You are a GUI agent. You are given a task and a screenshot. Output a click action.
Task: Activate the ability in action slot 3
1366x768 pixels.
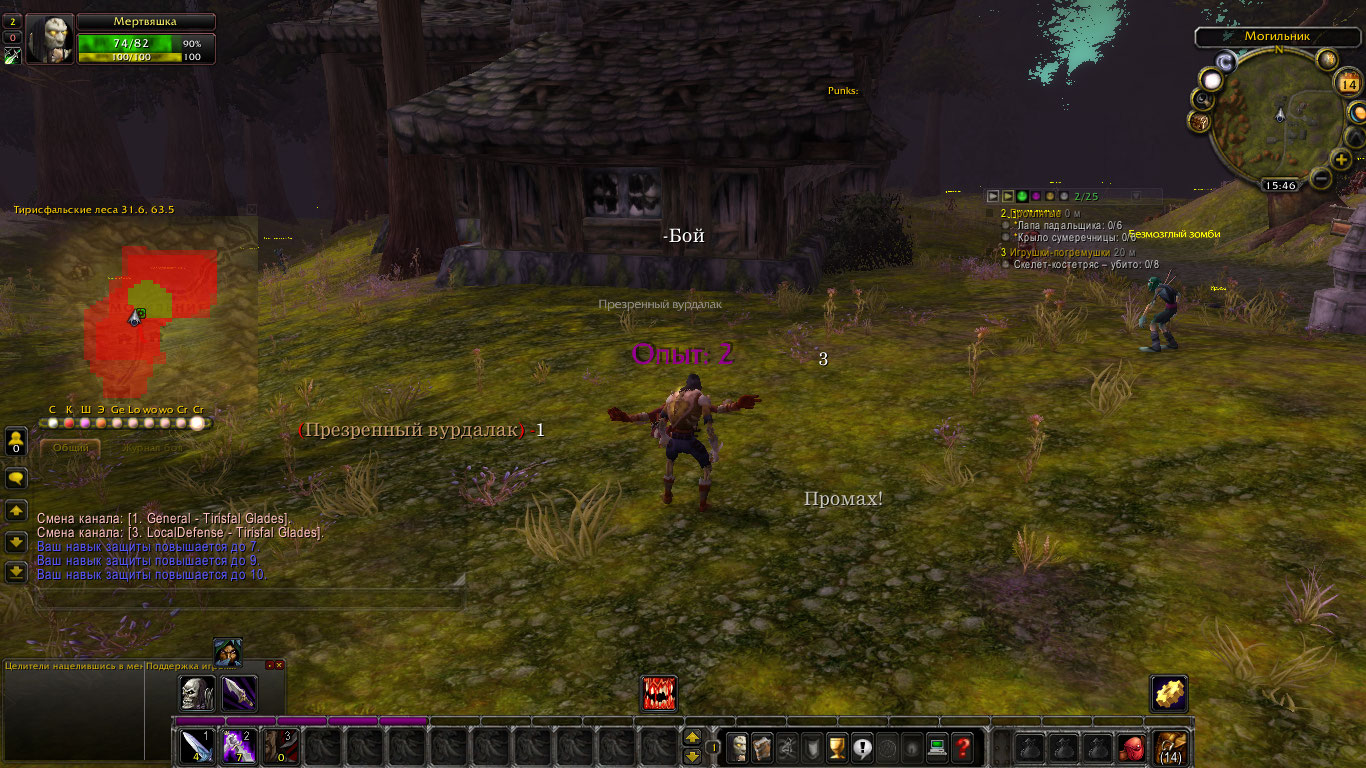click(x=279, y=747)
